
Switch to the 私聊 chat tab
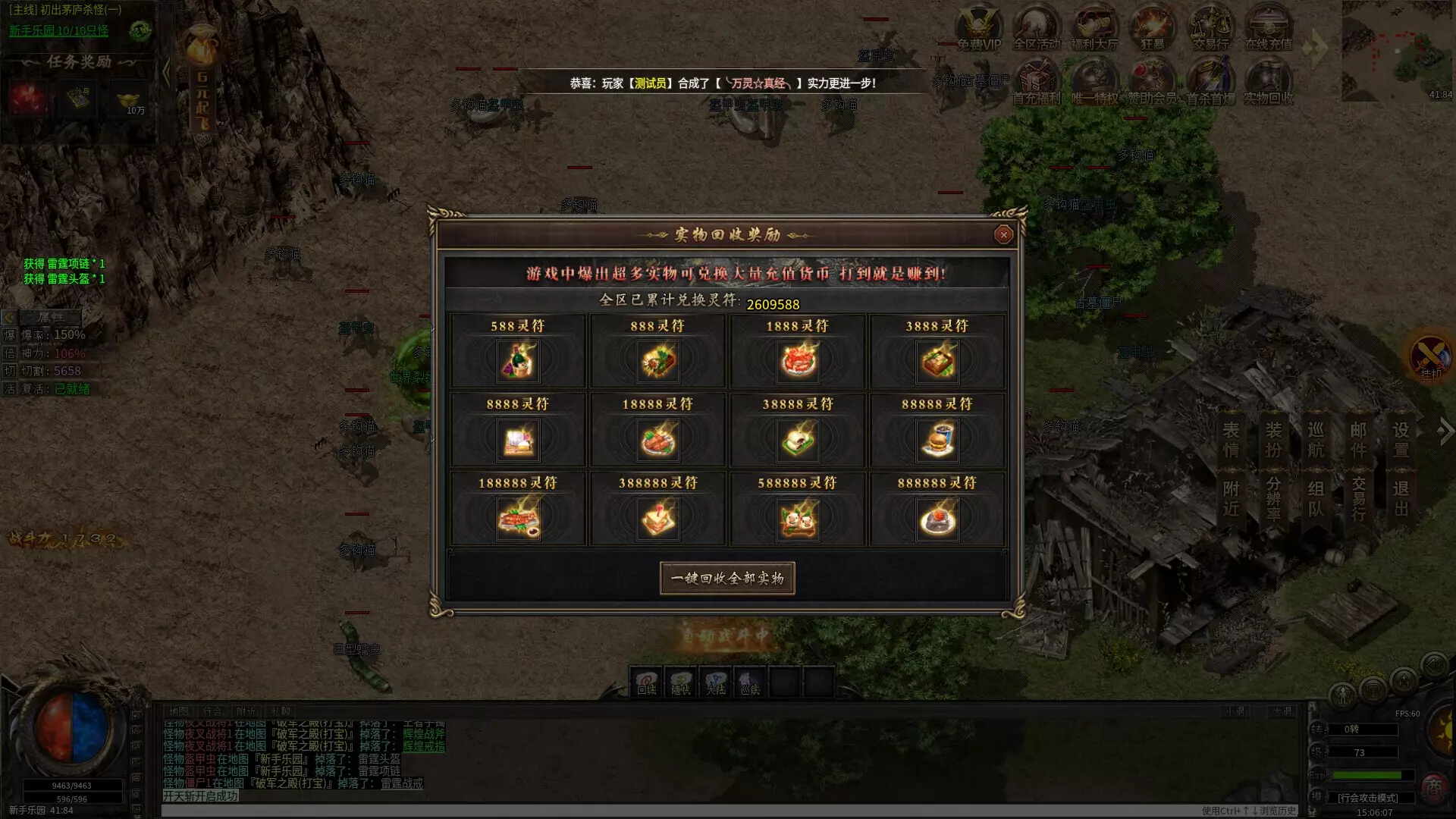[x=278, y=711]
